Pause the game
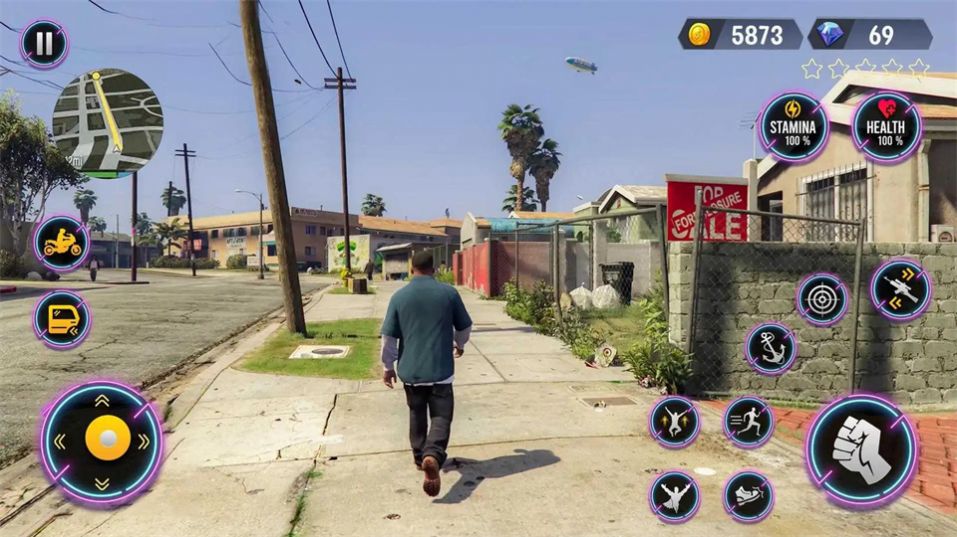The height and width of the screenshot is (537, 957). [44, 44]
